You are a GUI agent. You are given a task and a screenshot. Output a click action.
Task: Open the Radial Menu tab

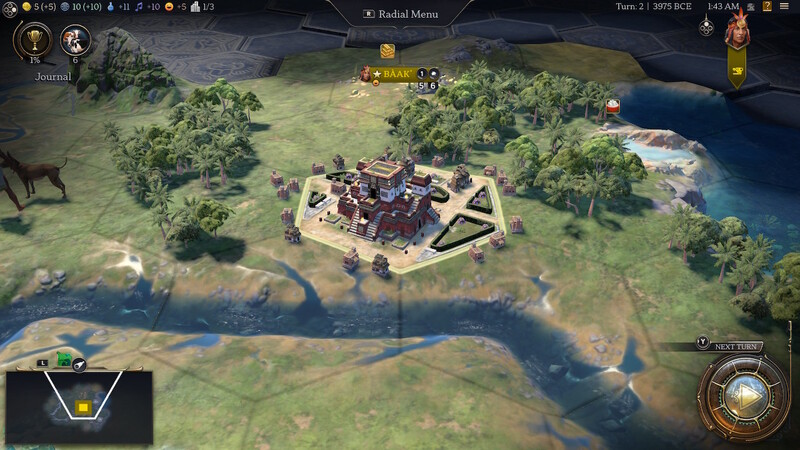pyautogui.click(x=400, y=14)
